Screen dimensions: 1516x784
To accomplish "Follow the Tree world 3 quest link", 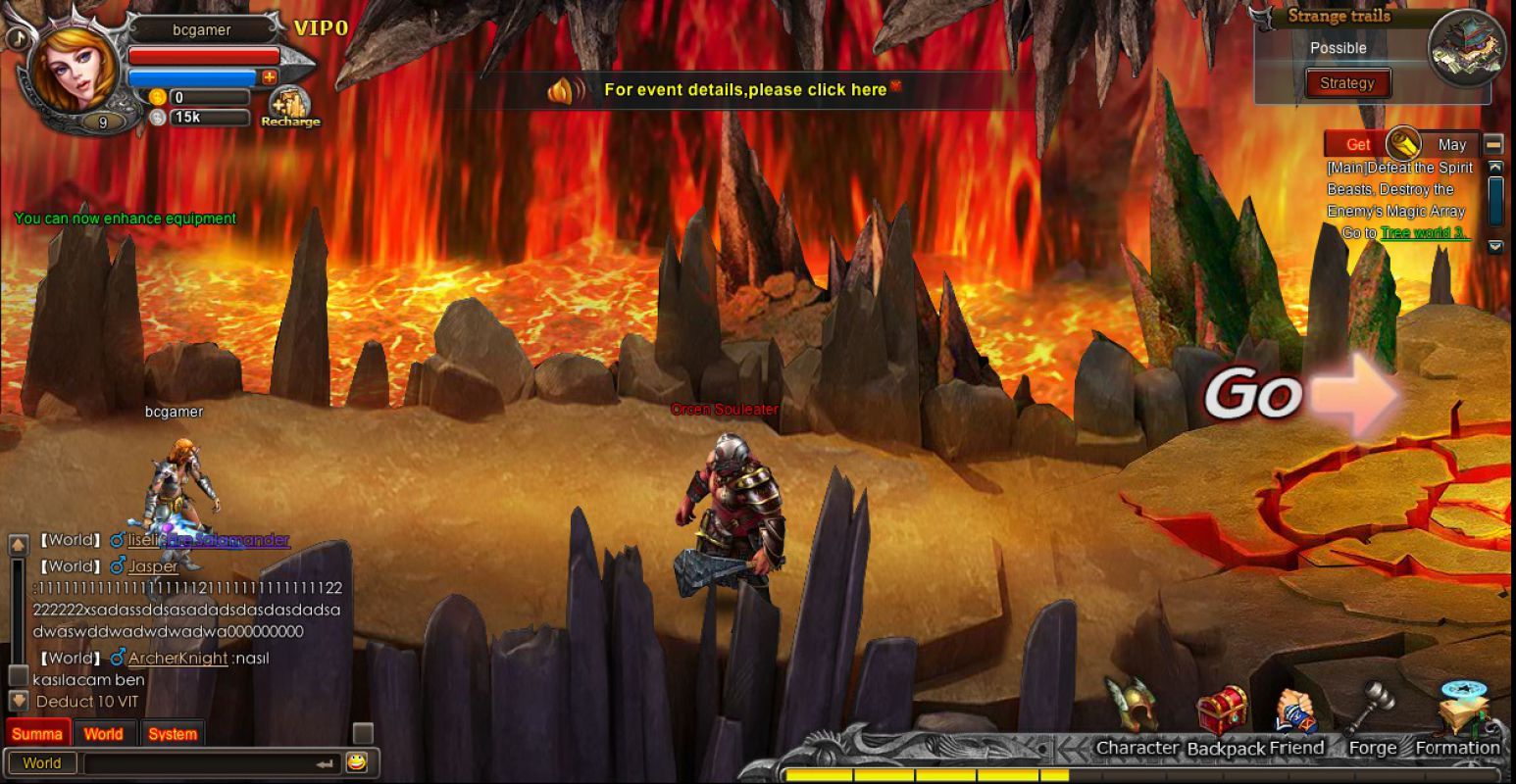I will pos(1424,233).
